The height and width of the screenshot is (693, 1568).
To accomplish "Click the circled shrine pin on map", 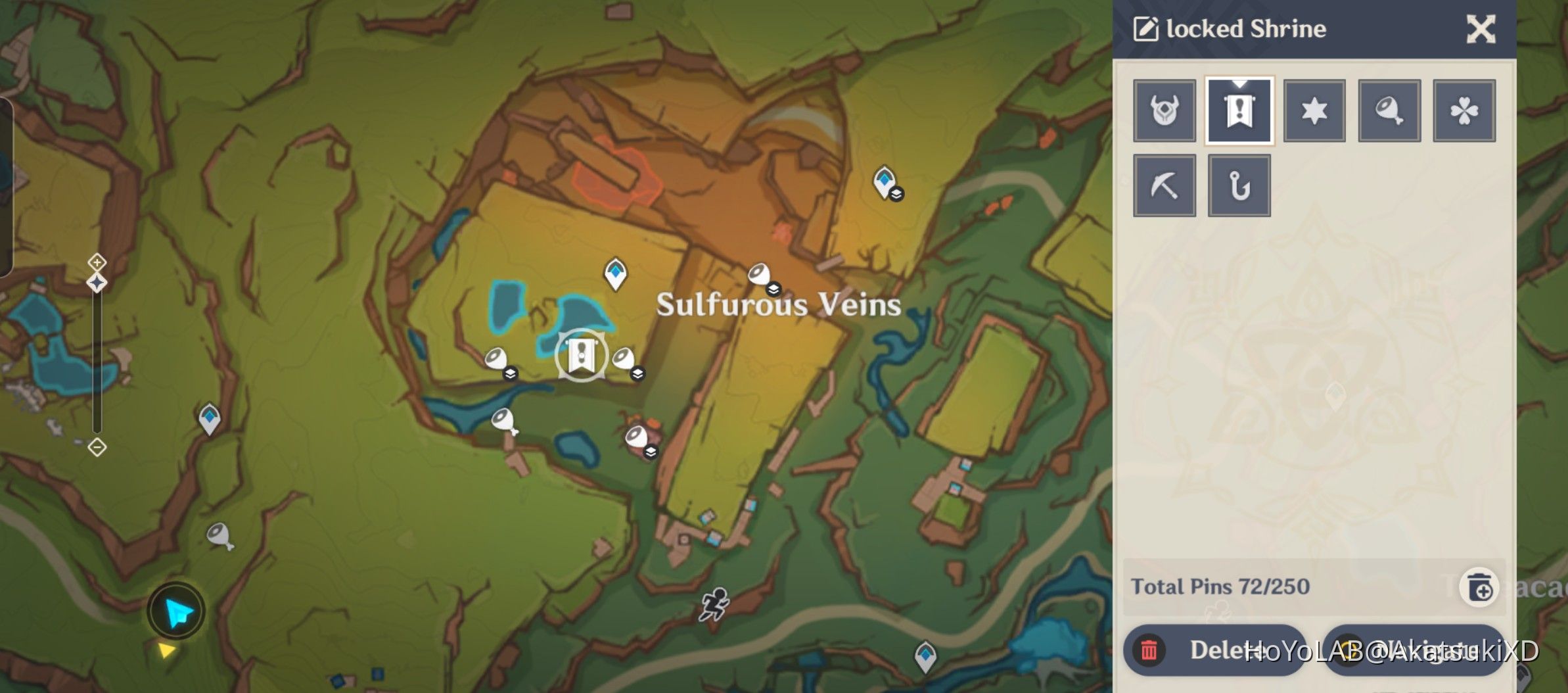I will point(581,355).
